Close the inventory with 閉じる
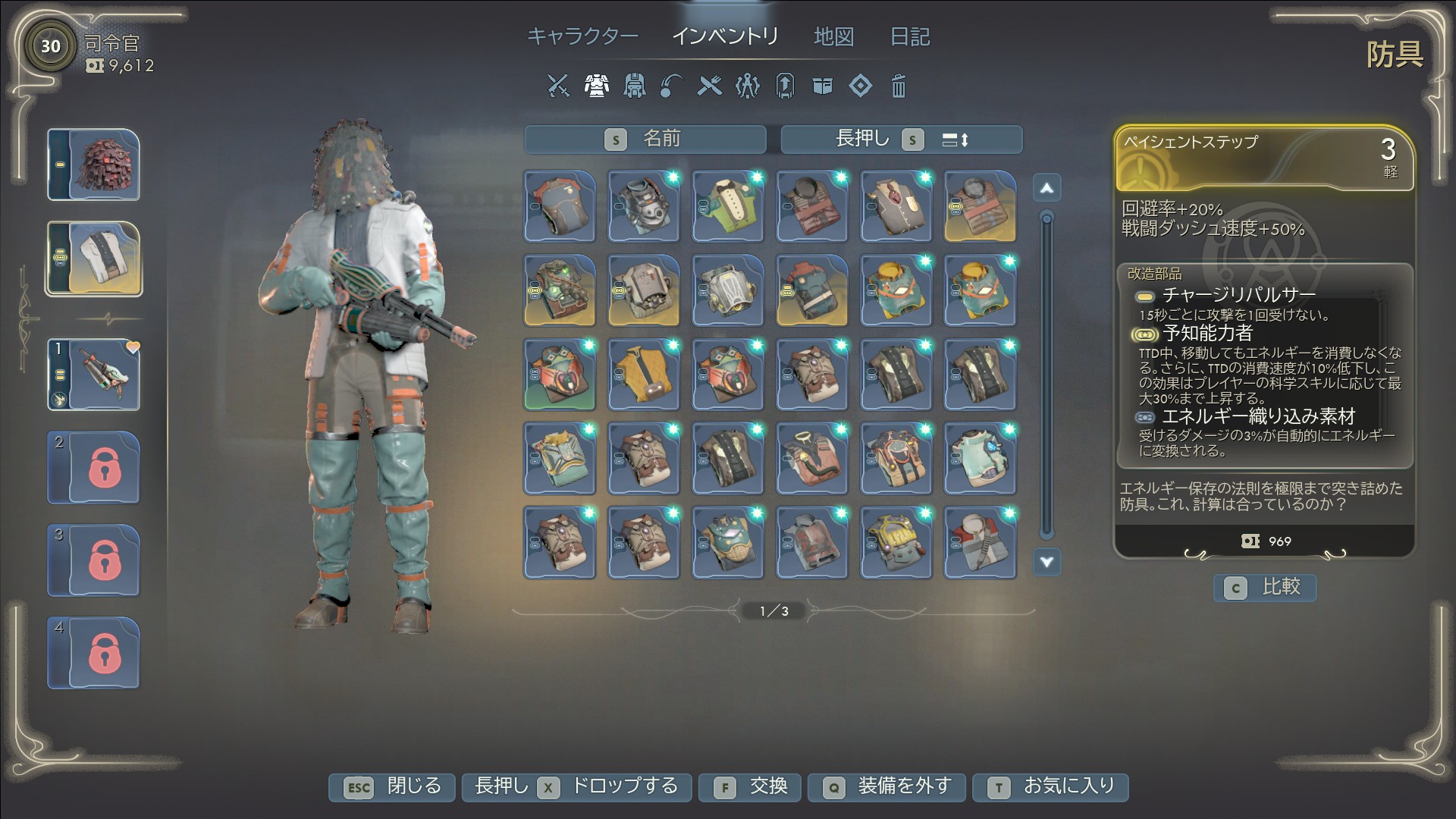Image resolution: width=1456 pixels, height=819 pixels. click(392, 787)
